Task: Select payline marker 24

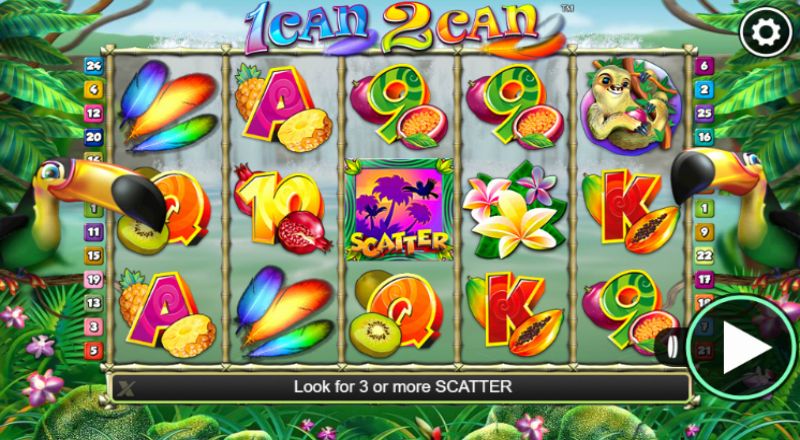Action: [95, 65]
